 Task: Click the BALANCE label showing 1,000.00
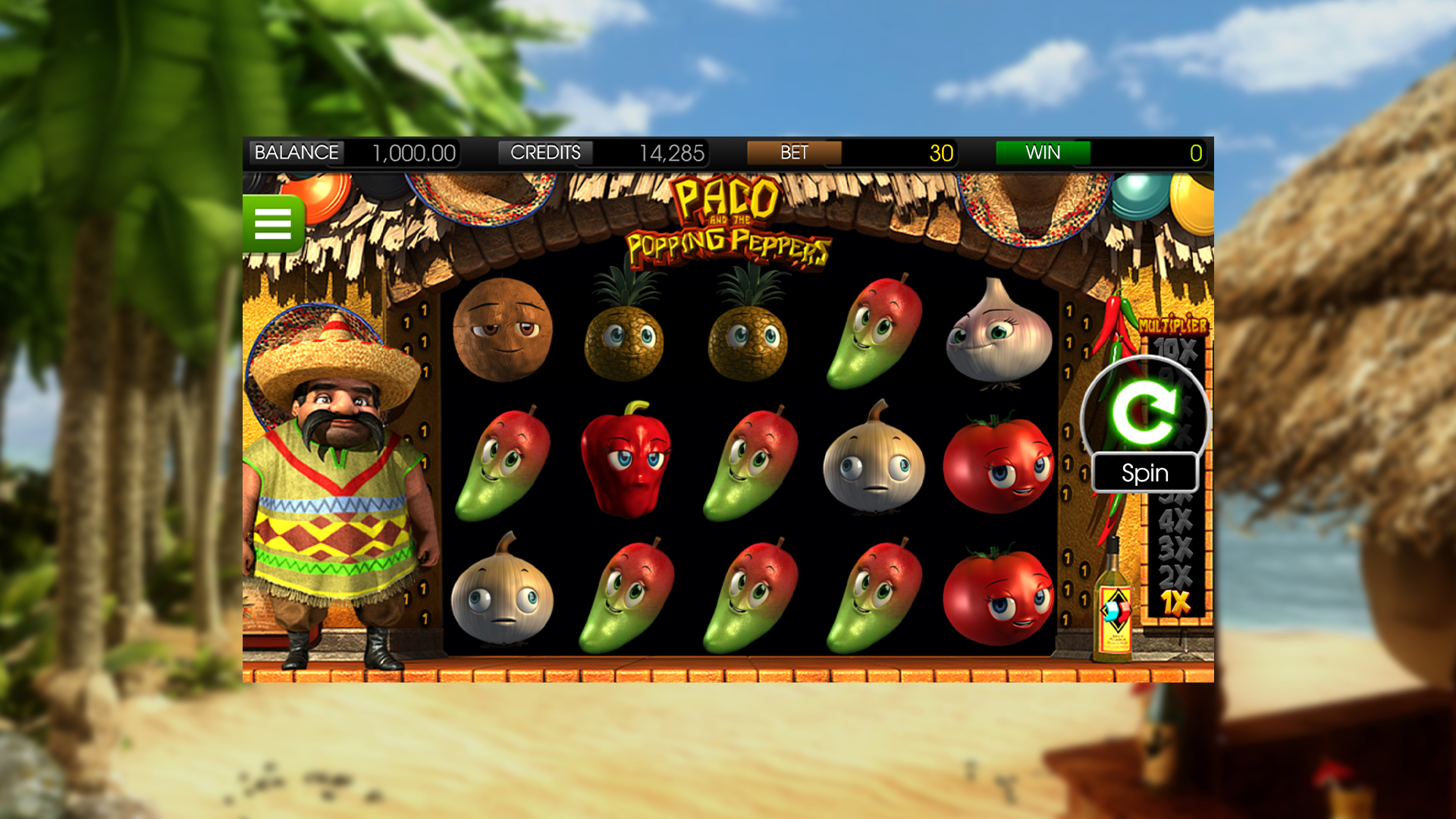tap(297, 152)
